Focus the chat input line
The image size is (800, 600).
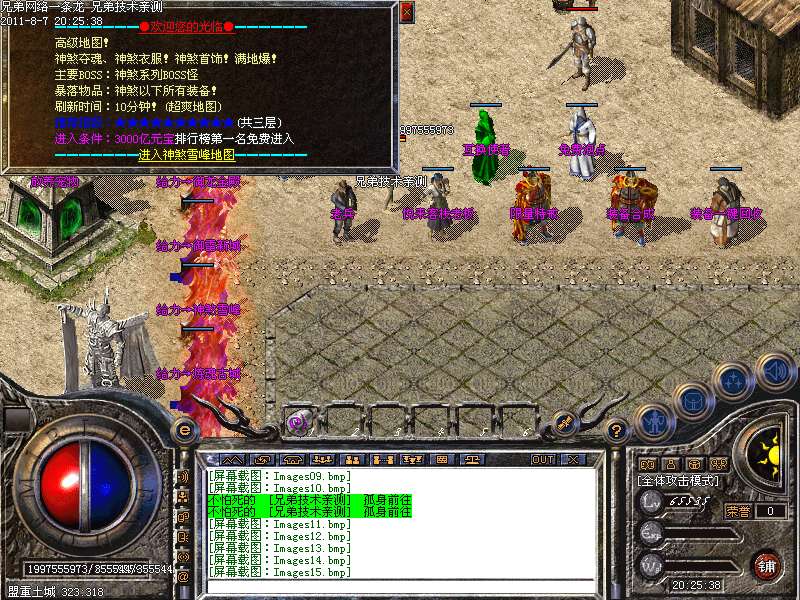coord(400,586)
